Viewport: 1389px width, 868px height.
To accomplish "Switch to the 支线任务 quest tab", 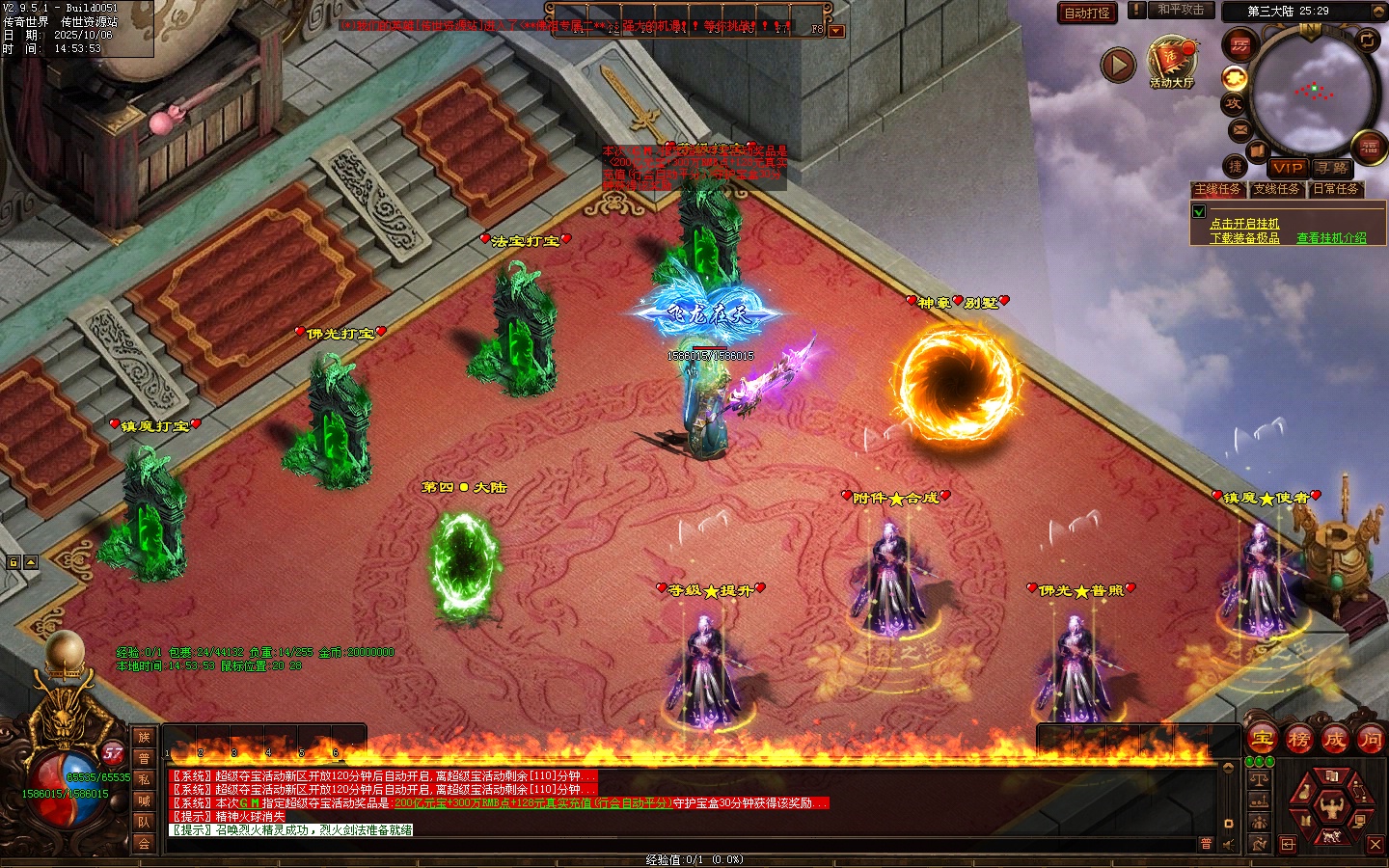I will click(x=1276, y=189).
